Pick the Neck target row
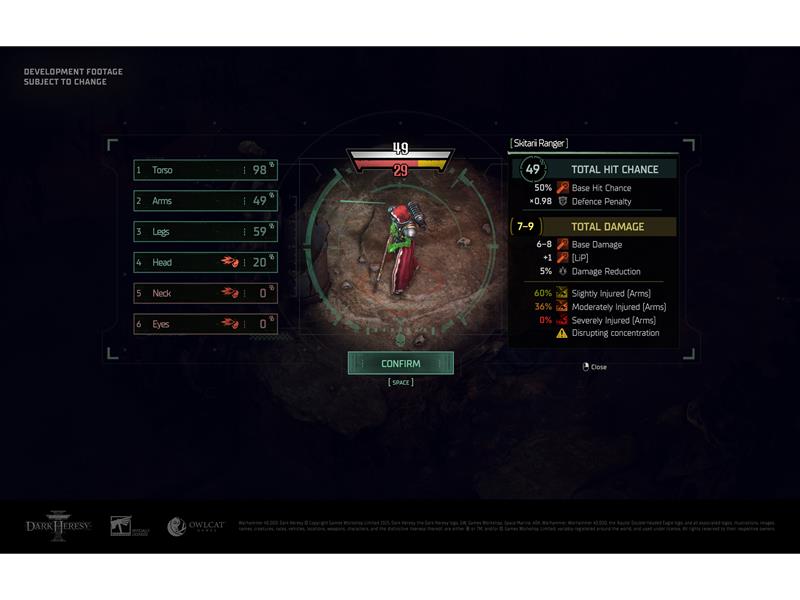Viewport: 800px width, 600px height. 205,294
